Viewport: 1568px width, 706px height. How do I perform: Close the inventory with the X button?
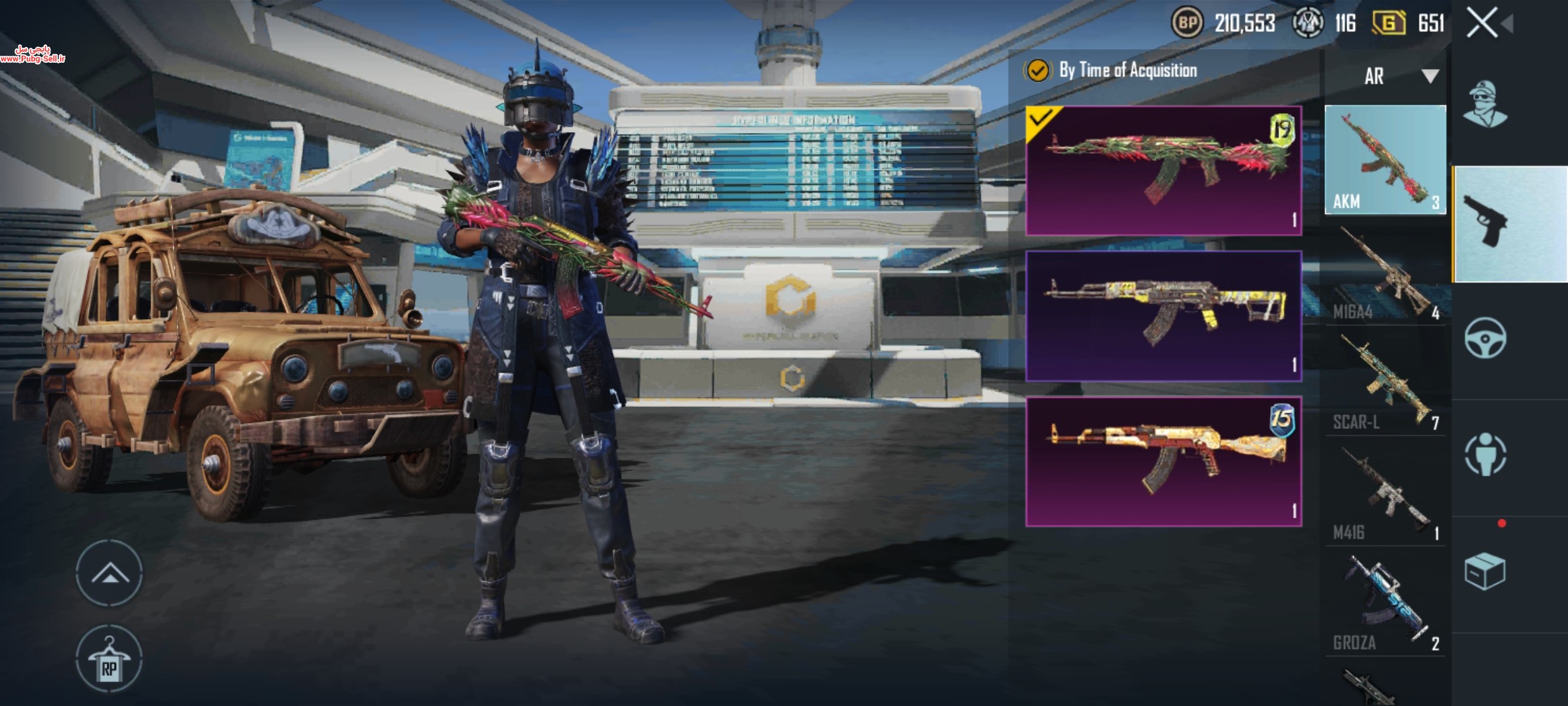1482,24
